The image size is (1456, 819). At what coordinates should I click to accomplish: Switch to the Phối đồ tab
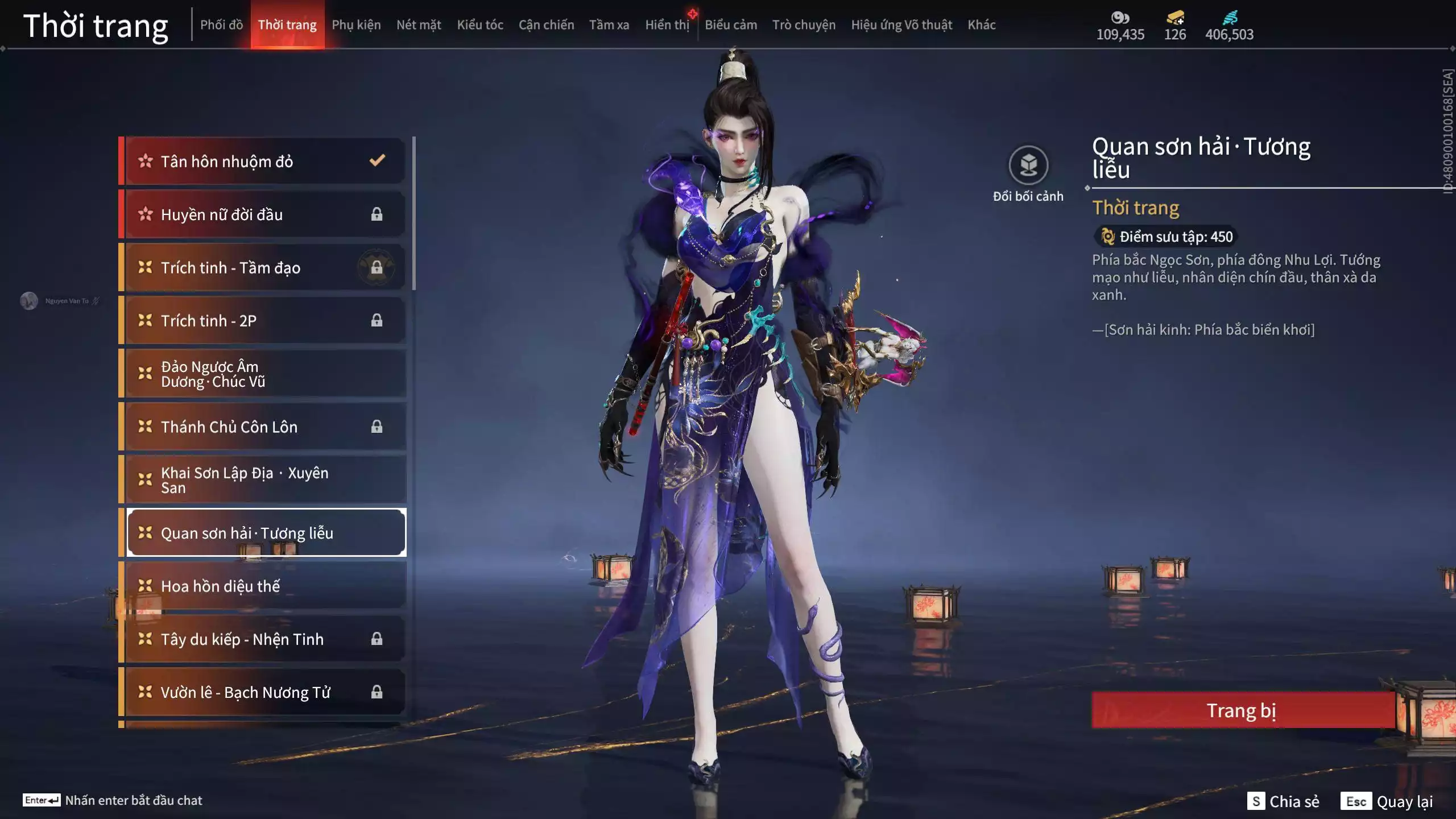(x=221, y=25)
